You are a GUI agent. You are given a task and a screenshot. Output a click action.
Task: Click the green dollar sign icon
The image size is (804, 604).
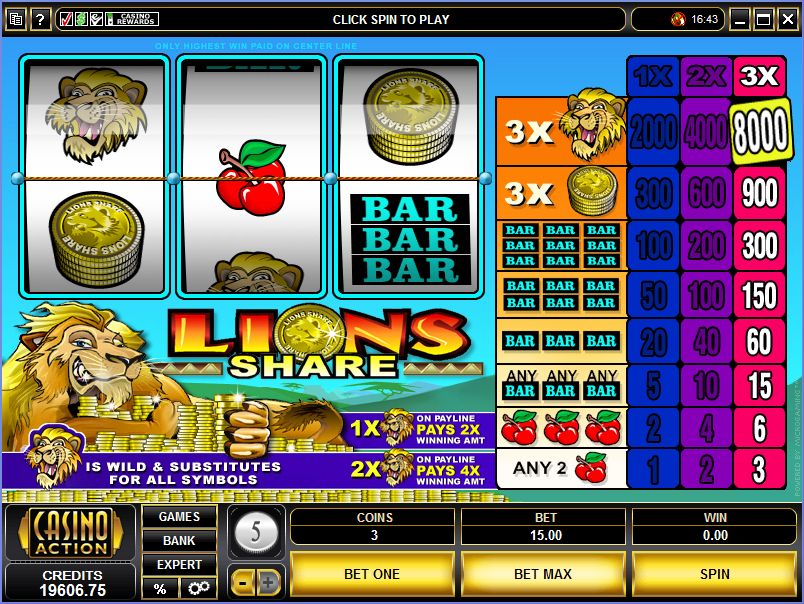tap(82, 19)
